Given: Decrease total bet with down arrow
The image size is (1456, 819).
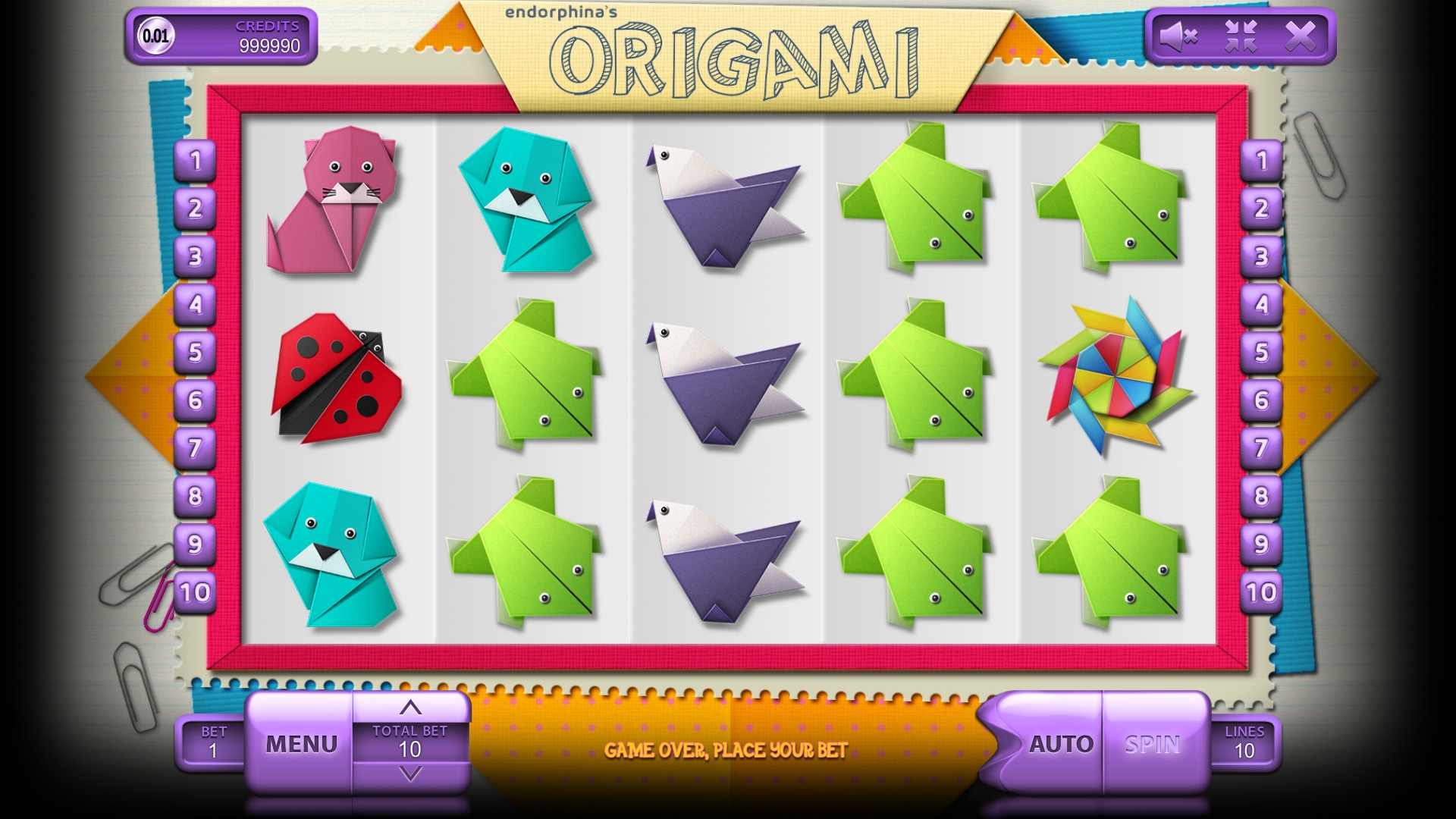Looking at the screenshot, I should coord(410,774).
